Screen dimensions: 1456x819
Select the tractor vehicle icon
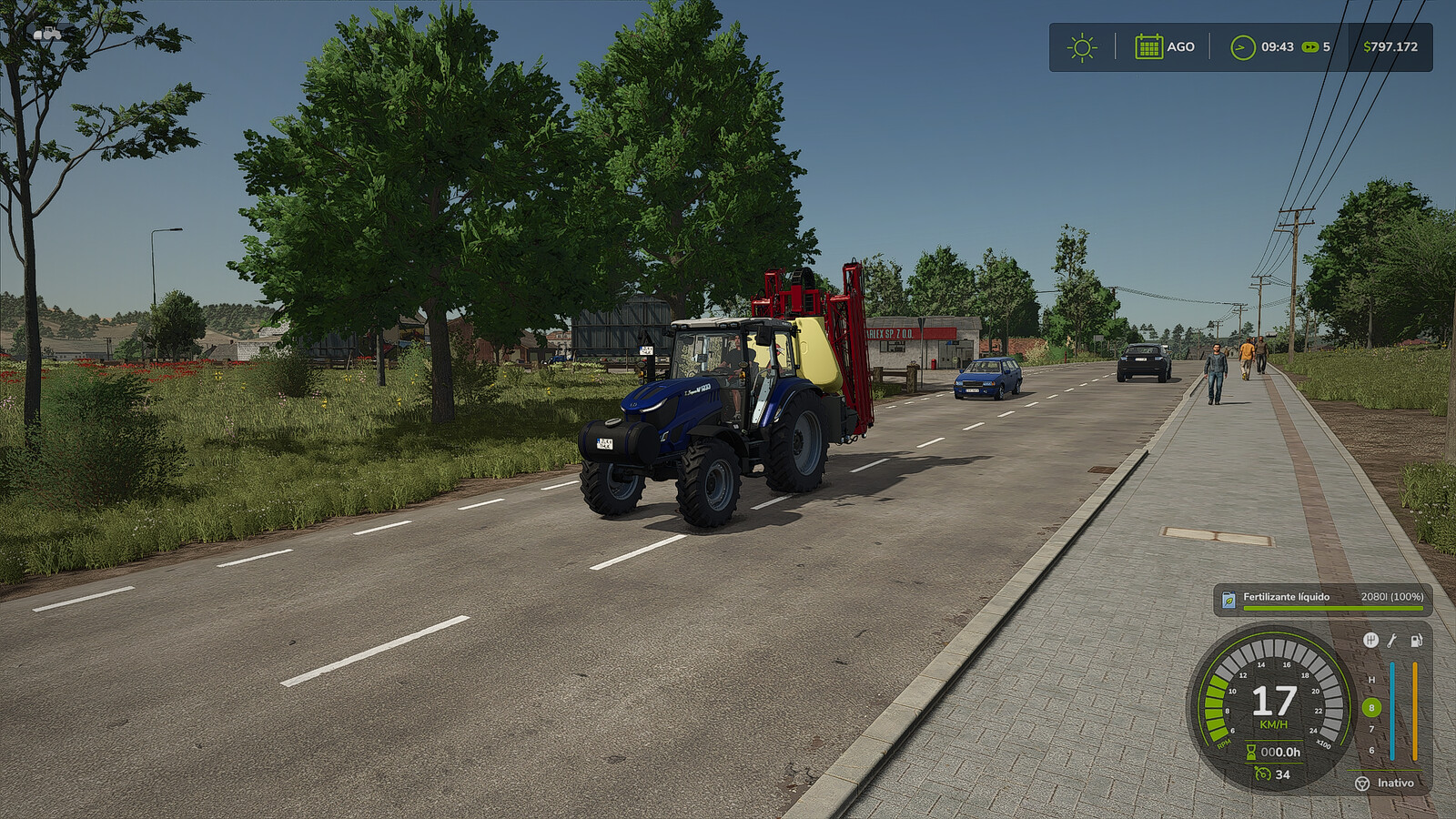tap(47, 34)
